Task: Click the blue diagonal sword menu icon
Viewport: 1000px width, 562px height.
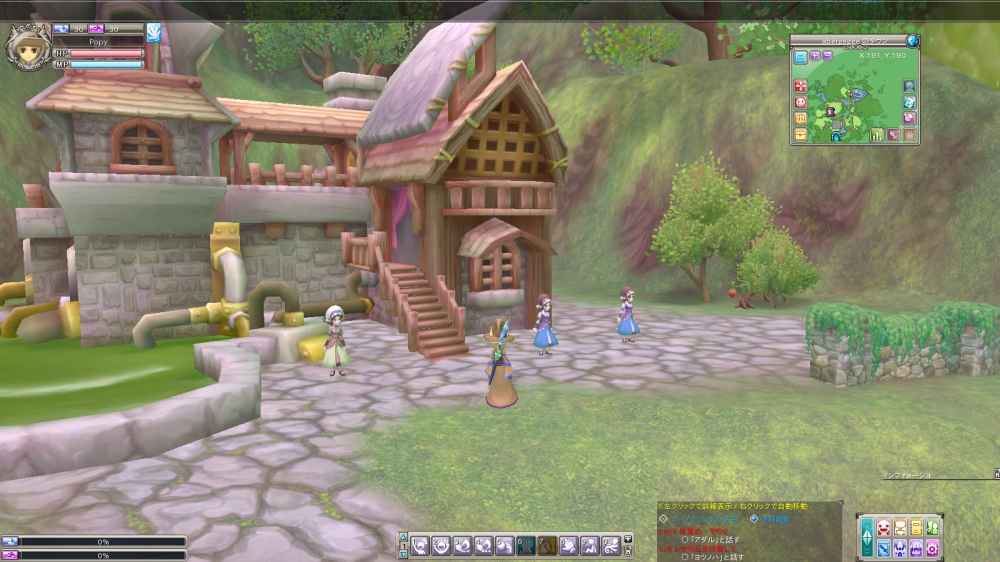Action: coord(883,548)
